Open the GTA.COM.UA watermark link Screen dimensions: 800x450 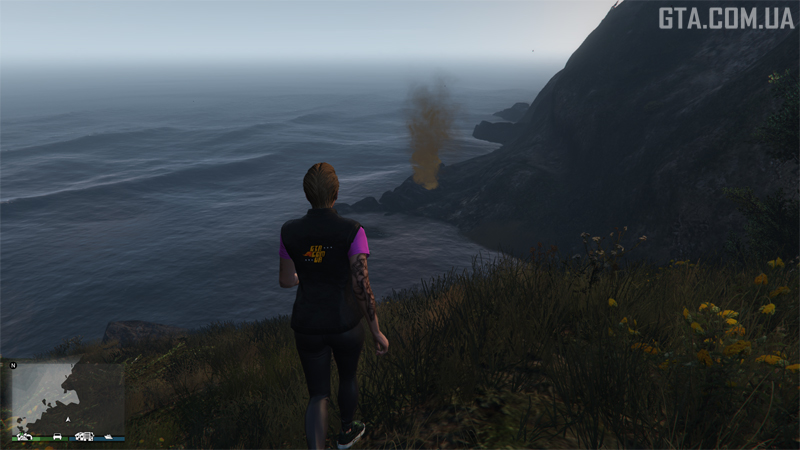coord(724,17)
